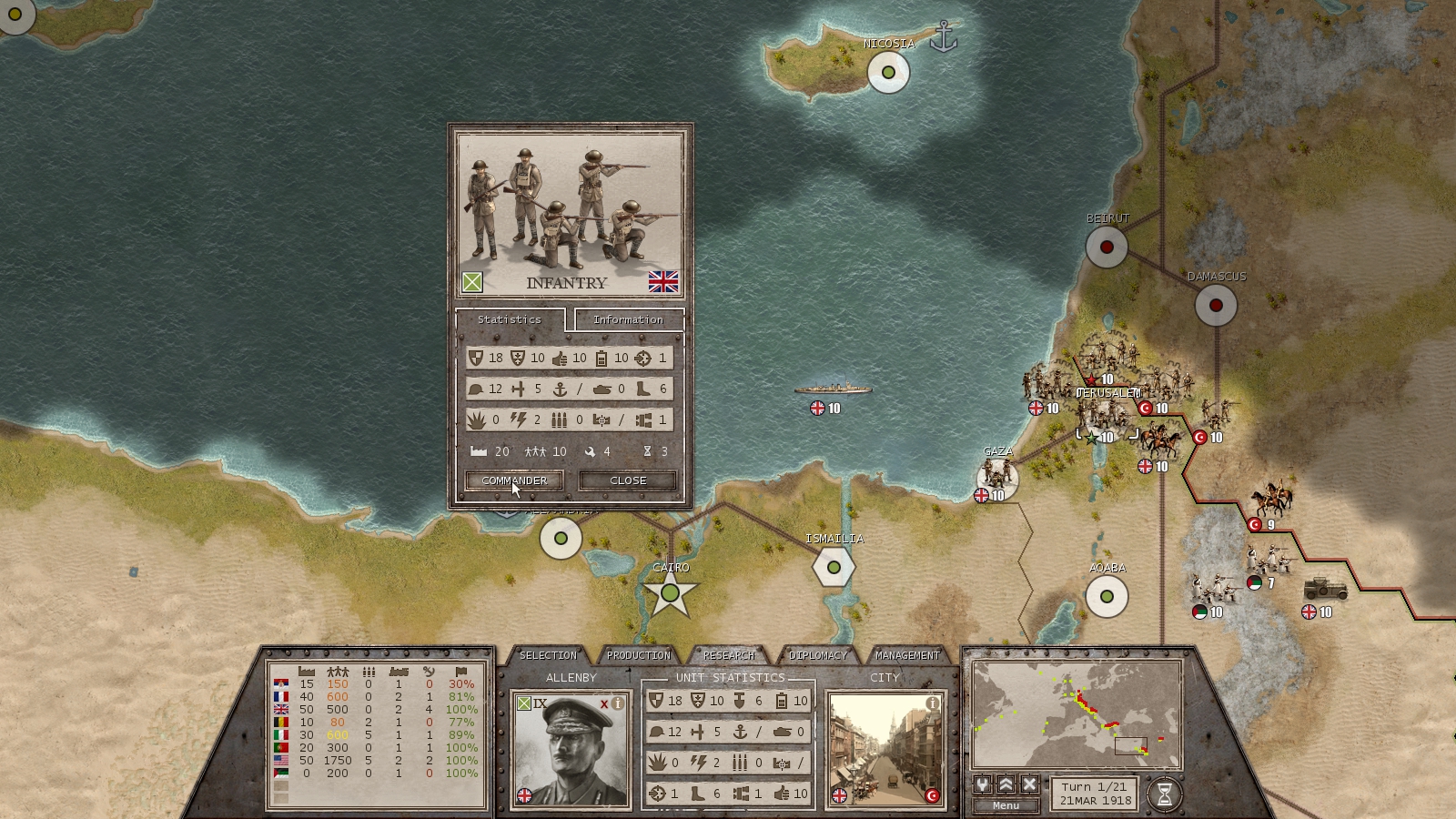Toggle the green checkbox beside IX
The width and height of the screenshot is (1456, 819).
[x=524, y=703]
